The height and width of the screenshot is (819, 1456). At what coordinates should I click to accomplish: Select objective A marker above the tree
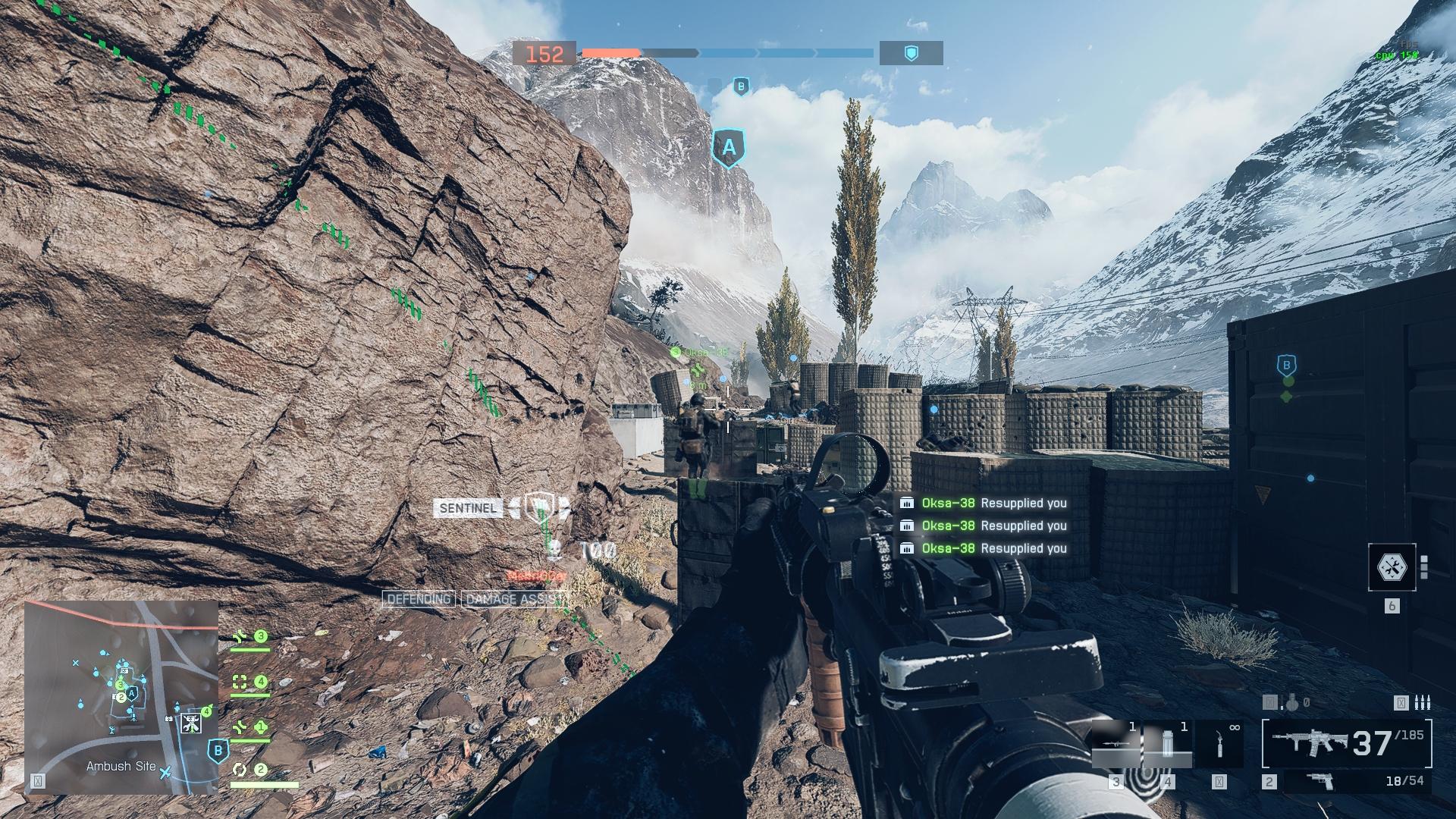(728, 148)
